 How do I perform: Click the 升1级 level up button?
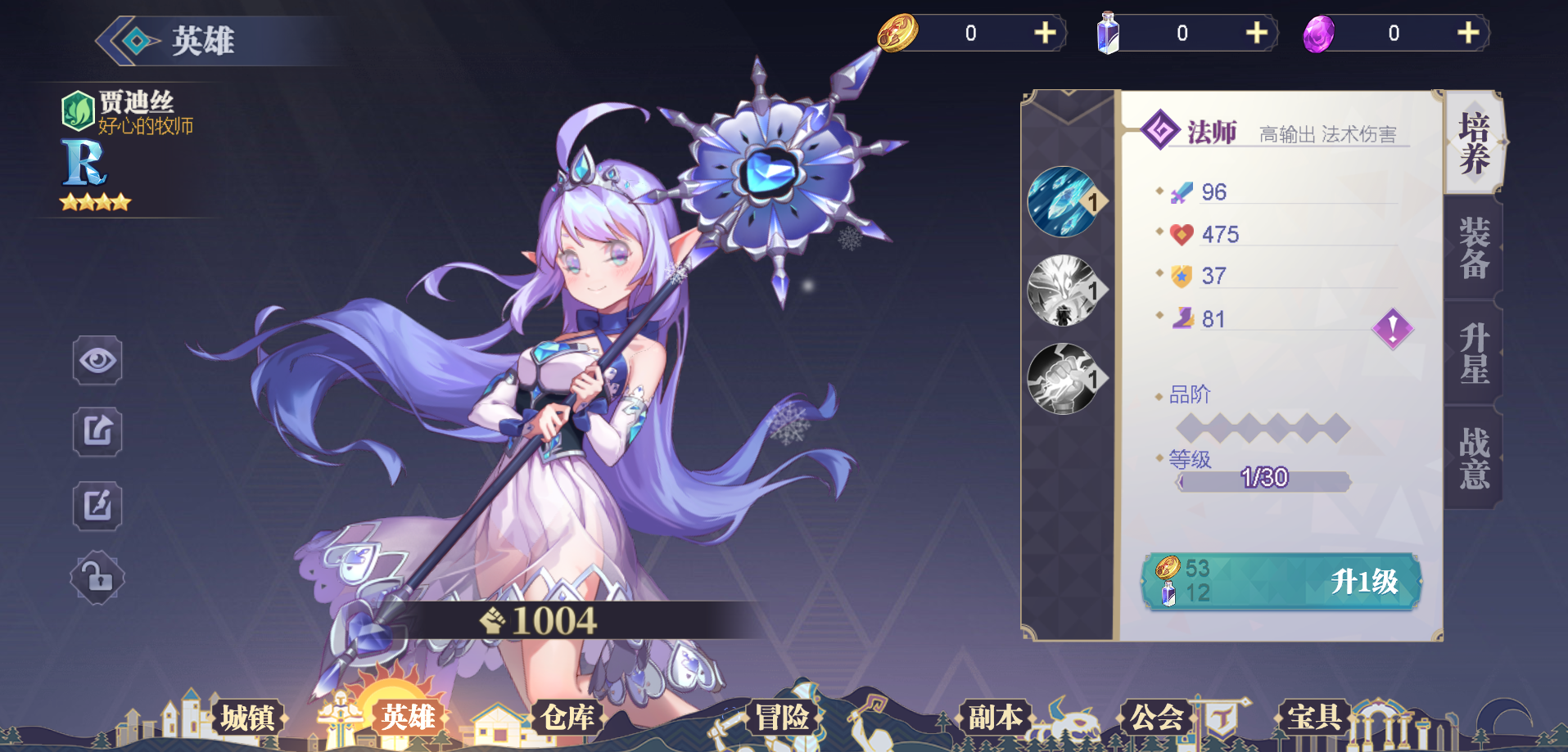(1281, 582)
